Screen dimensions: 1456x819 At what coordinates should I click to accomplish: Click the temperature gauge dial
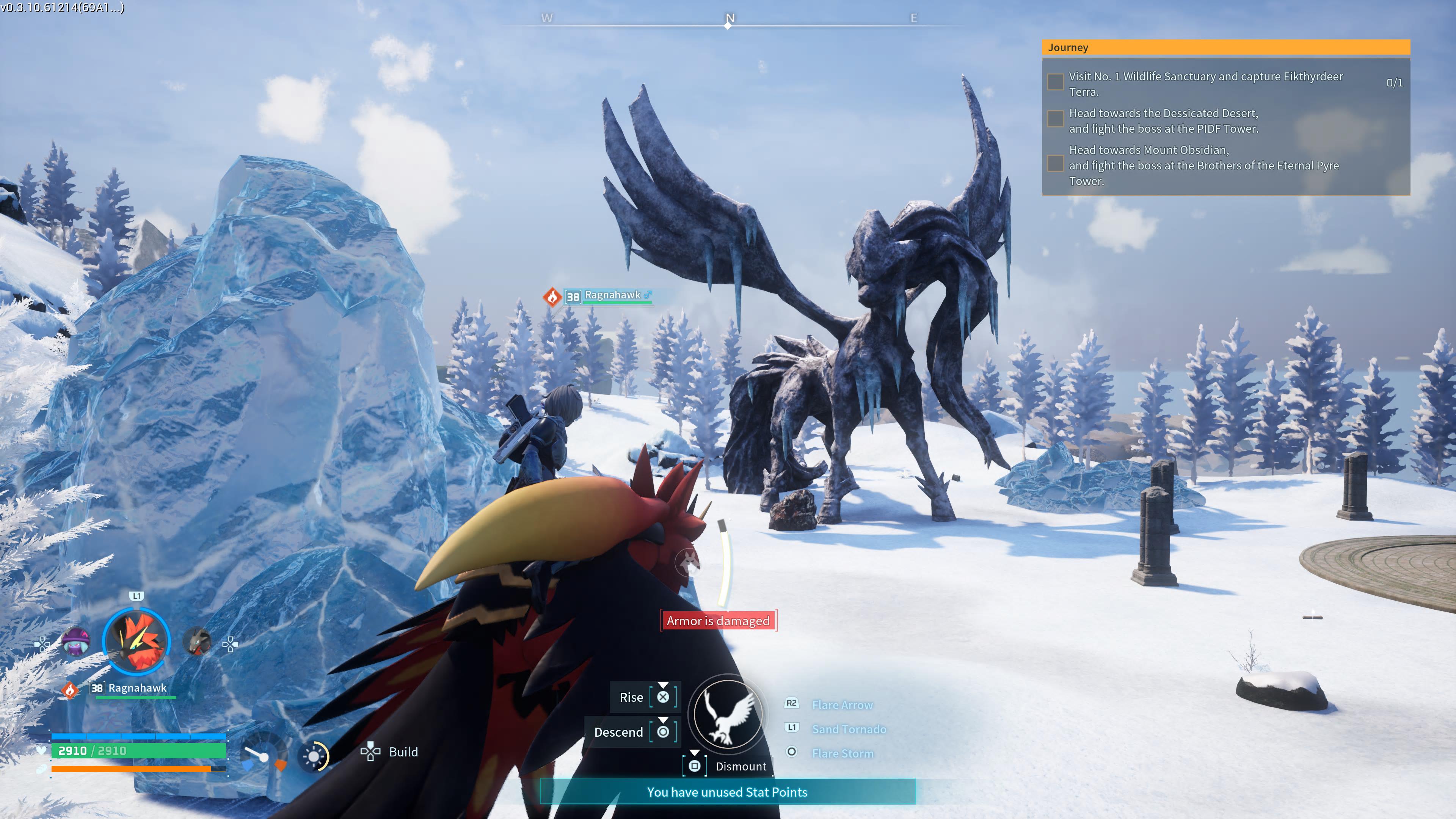point(264,755)
